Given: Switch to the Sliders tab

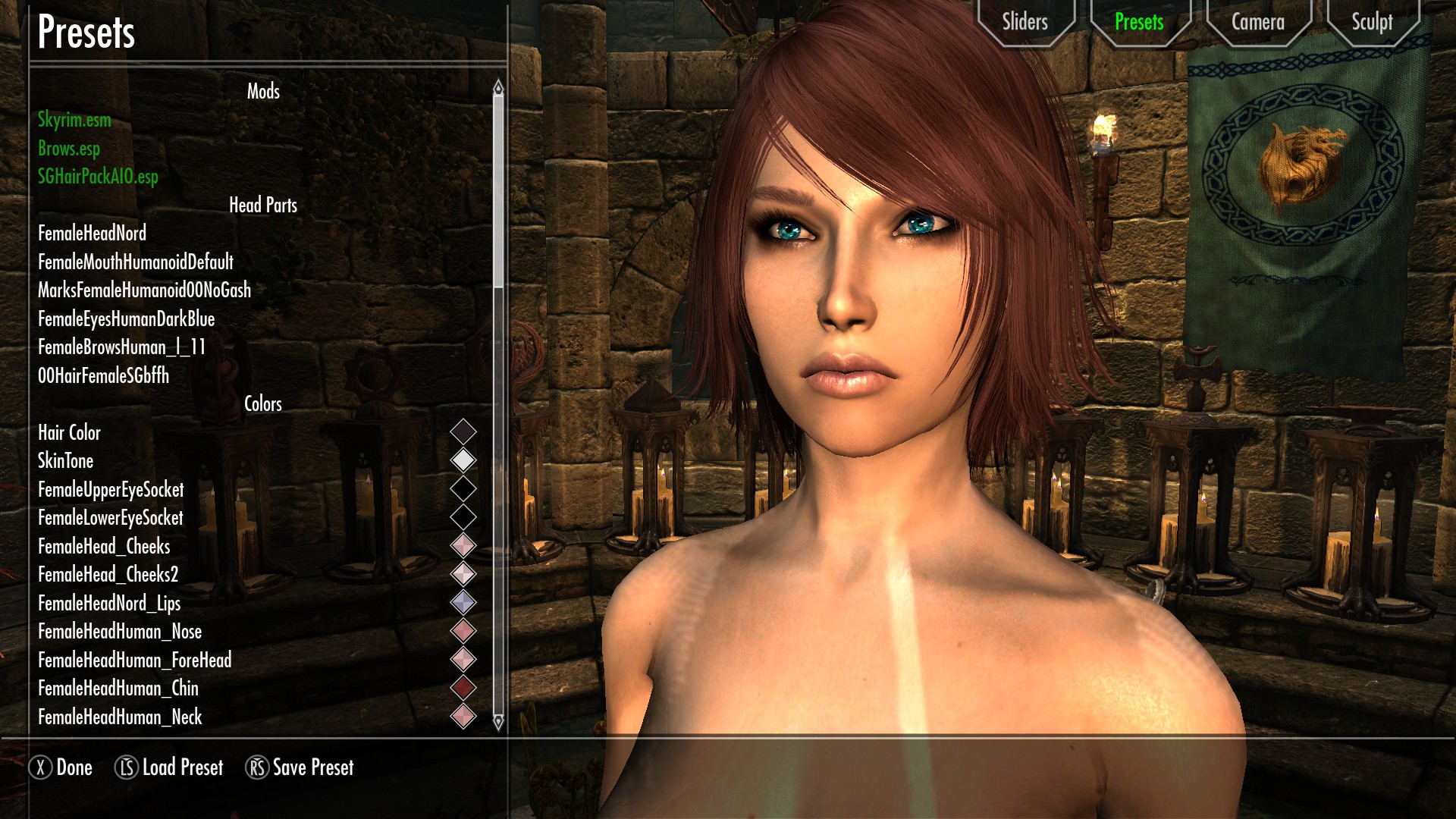Looking at the screenshot, I should [x=1025, y=22].
